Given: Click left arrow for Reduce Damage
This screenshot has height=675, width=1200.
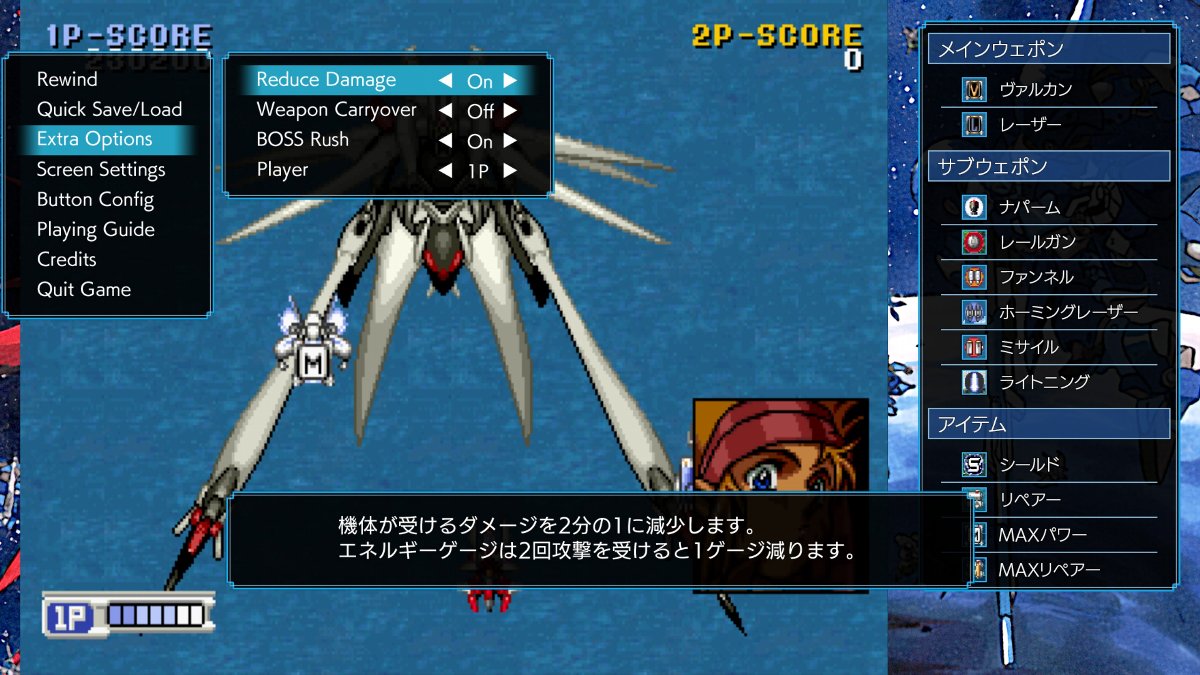Looking at the screenshot, I should pyautogui.click(x=445, y=81).
